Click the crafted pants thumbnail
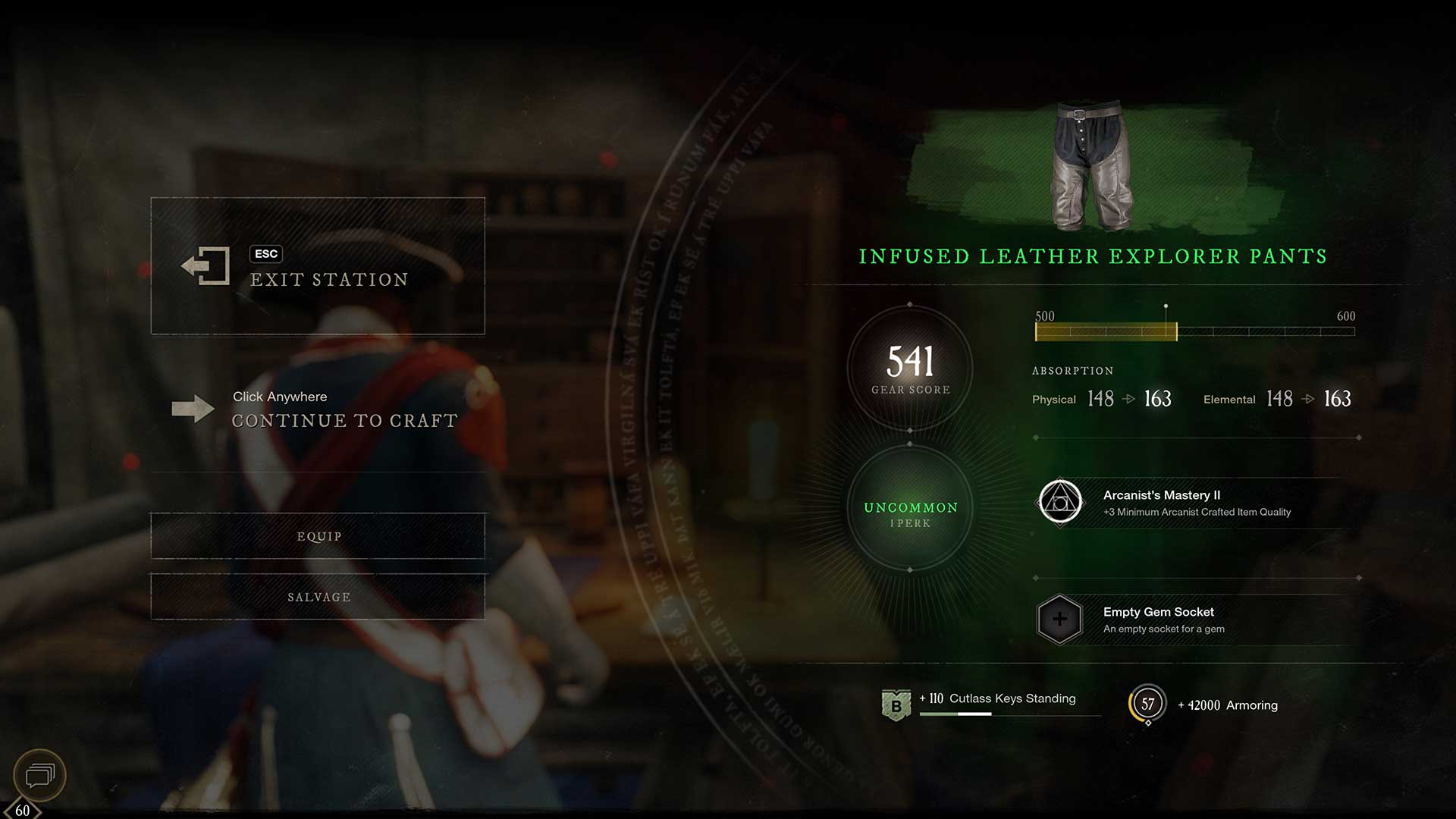1456x819 pixels. coord(1091,165)
